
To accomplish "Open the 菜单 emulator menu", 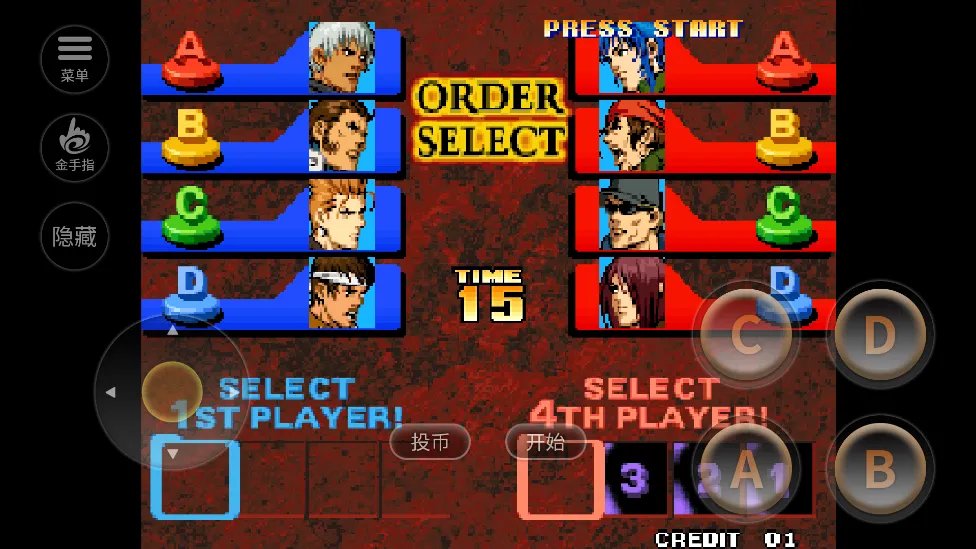I will point(75,59).
